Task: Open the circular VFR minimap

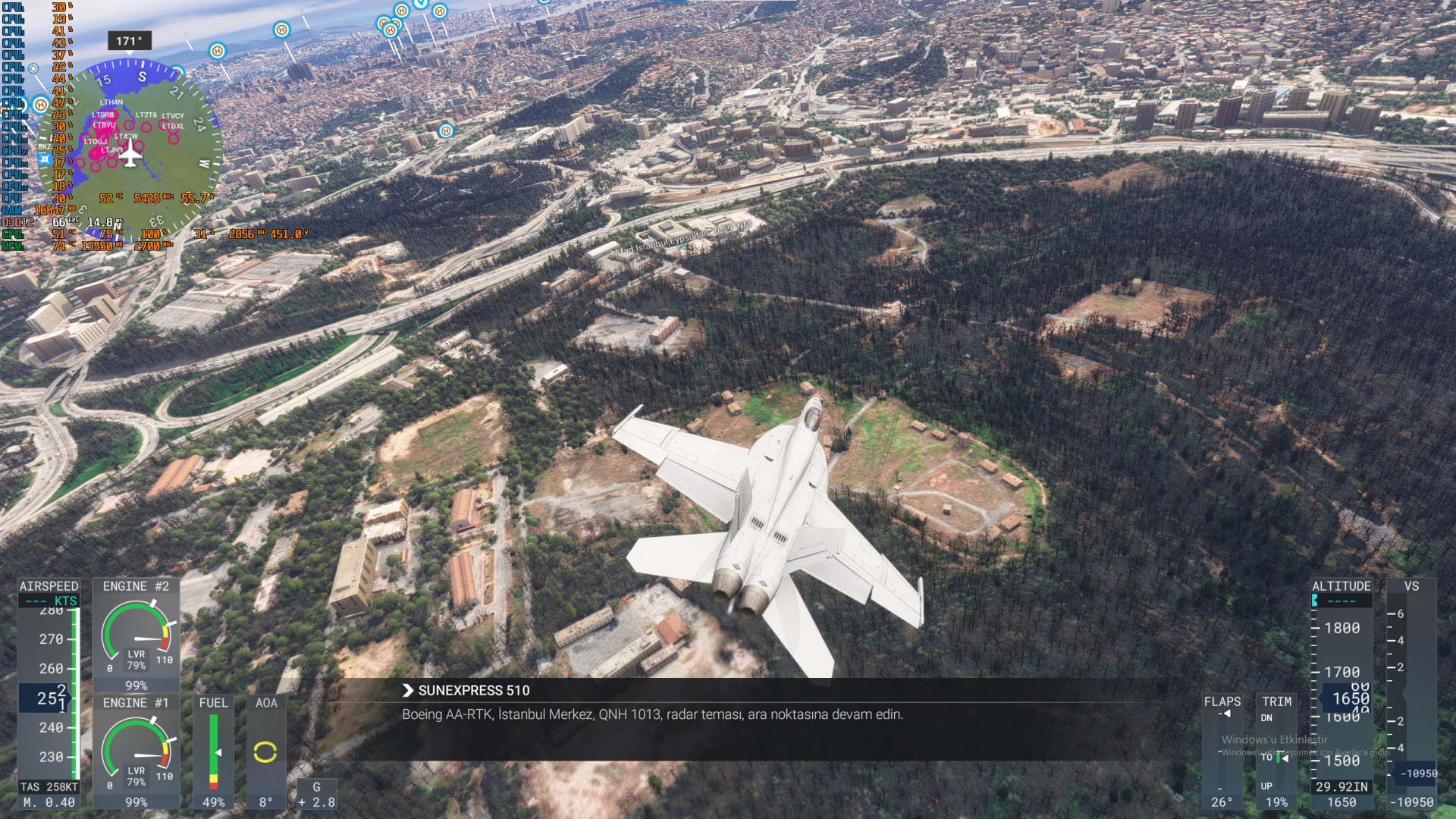Action: (x=130, y=150)
